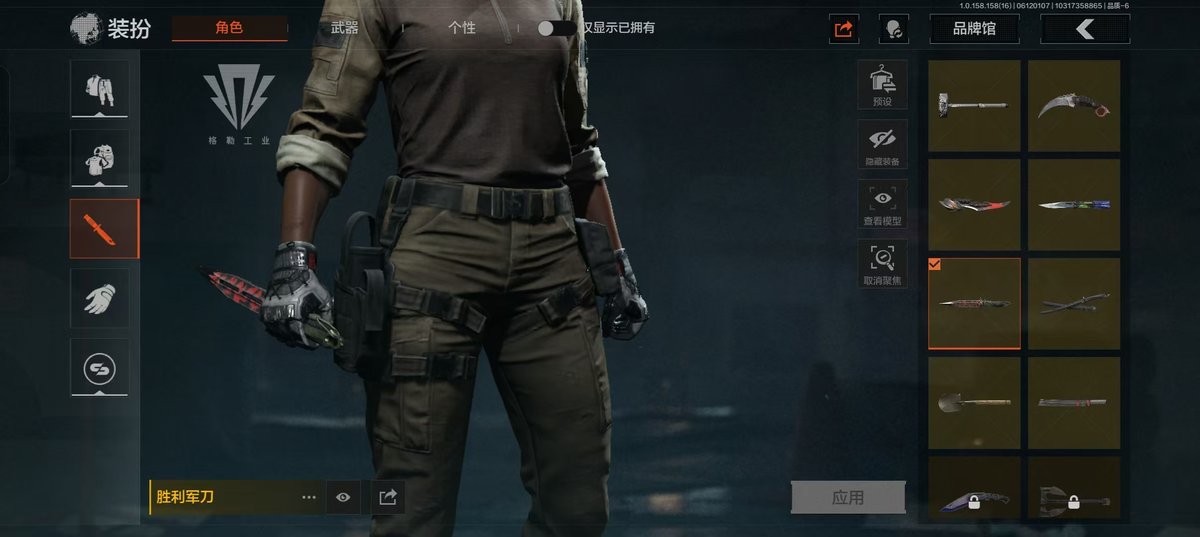1200x537 pixels.
Task: Click 查看模型 view model button
Action: 882,205
